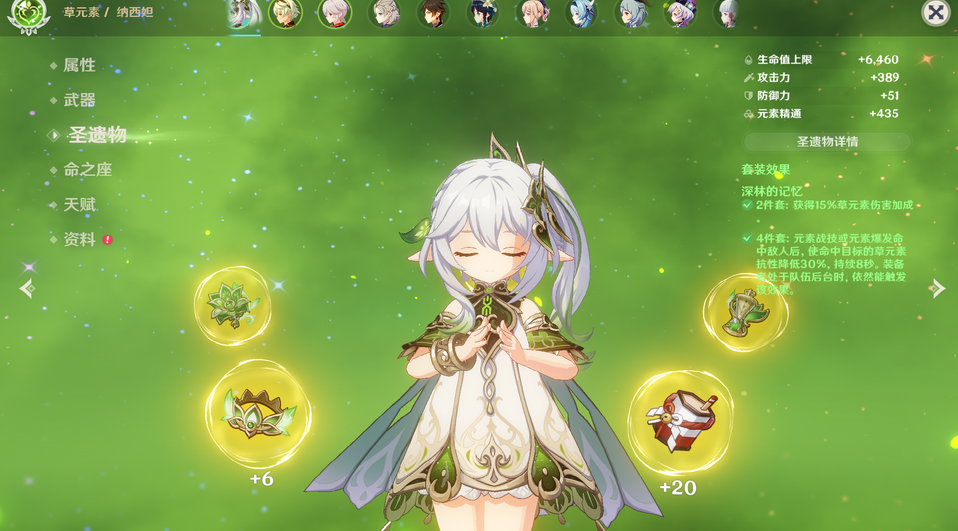The width and height of the screenshot is (958, 531).
Task: Select the 圣遗物 artifacts entry
Action: point(96,135)
